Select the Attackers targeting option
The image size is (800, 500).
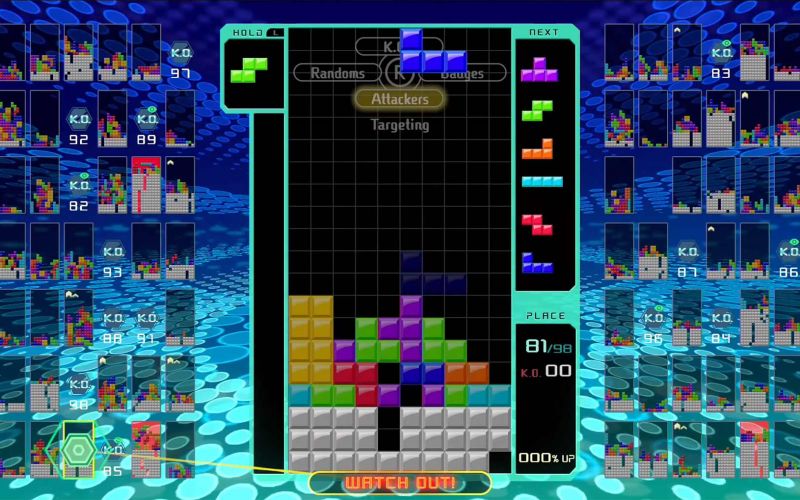400,99
